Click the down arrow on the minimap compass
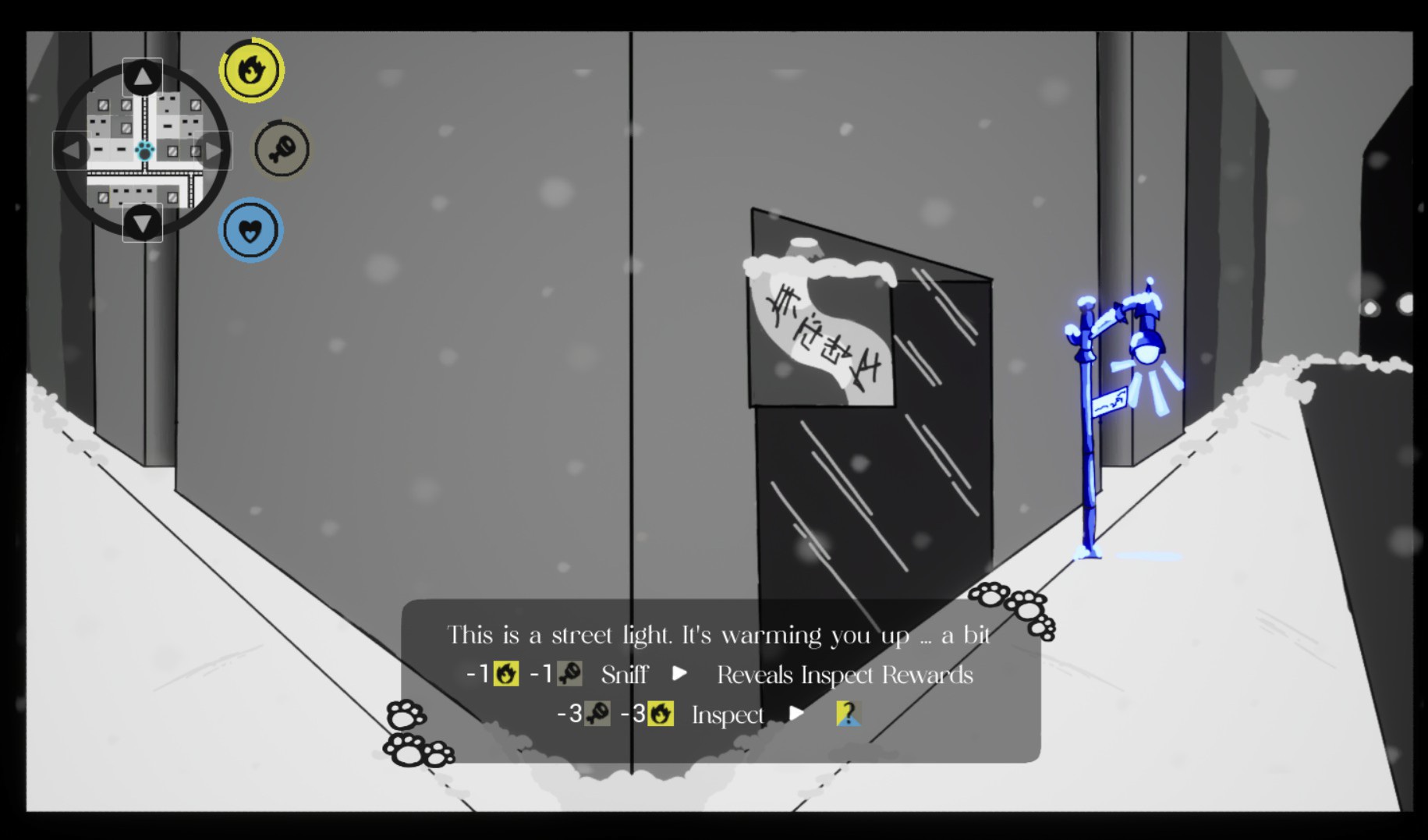Image resolution: width=1428 pixels, height=840 pixels. coord(142,224)
